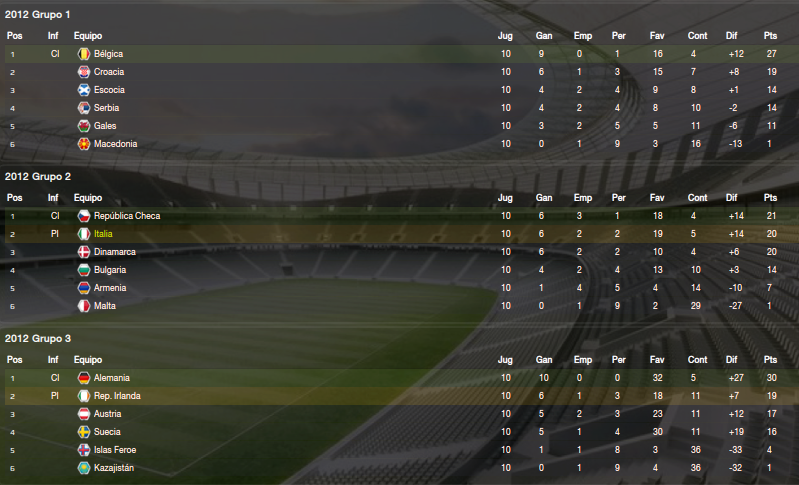
Task: Choose Malta team name
Action: [105, 306]
